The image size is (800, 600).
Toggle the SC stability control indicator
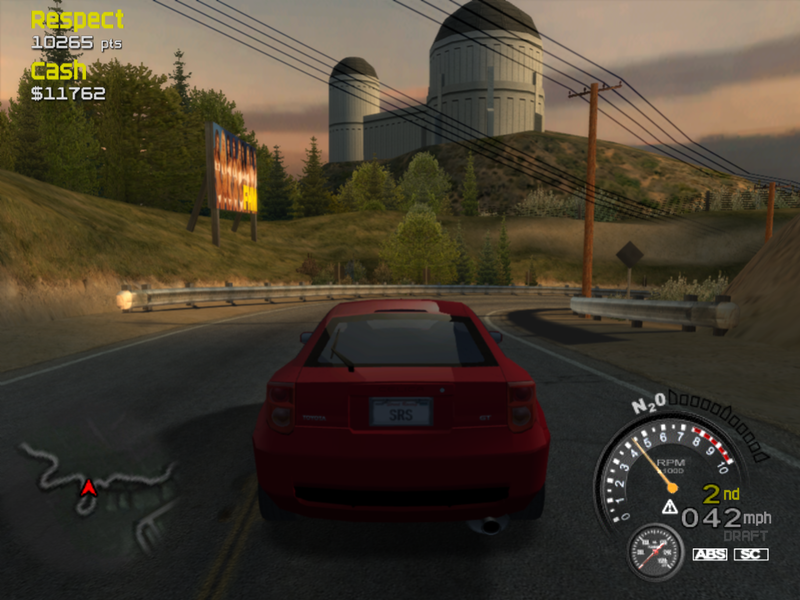pyautogui.click(x=751, y=554)
